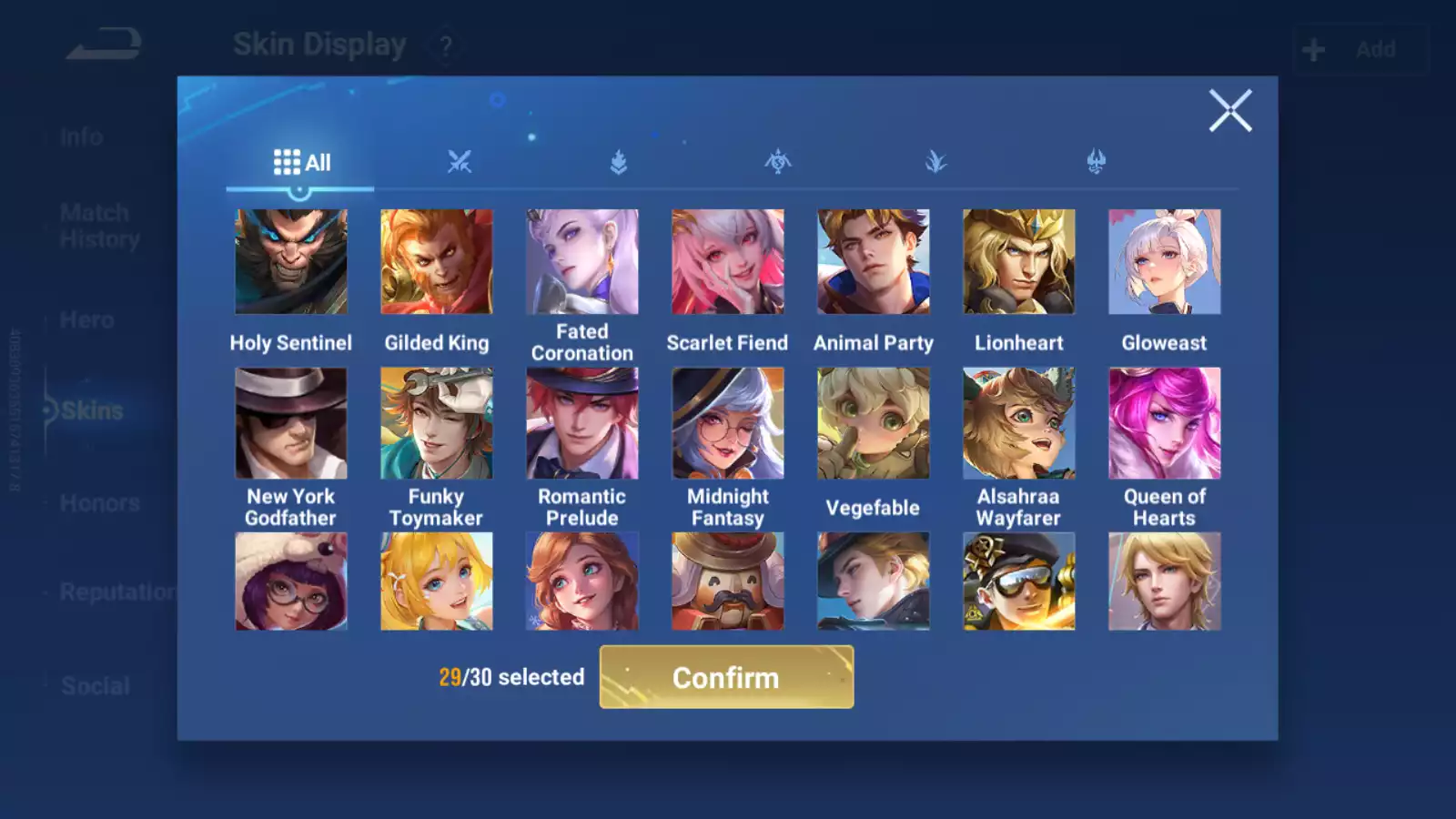1456x819 pixels.
Task: Select the Queen of Hearts skin
Action: pos(1165,423)
